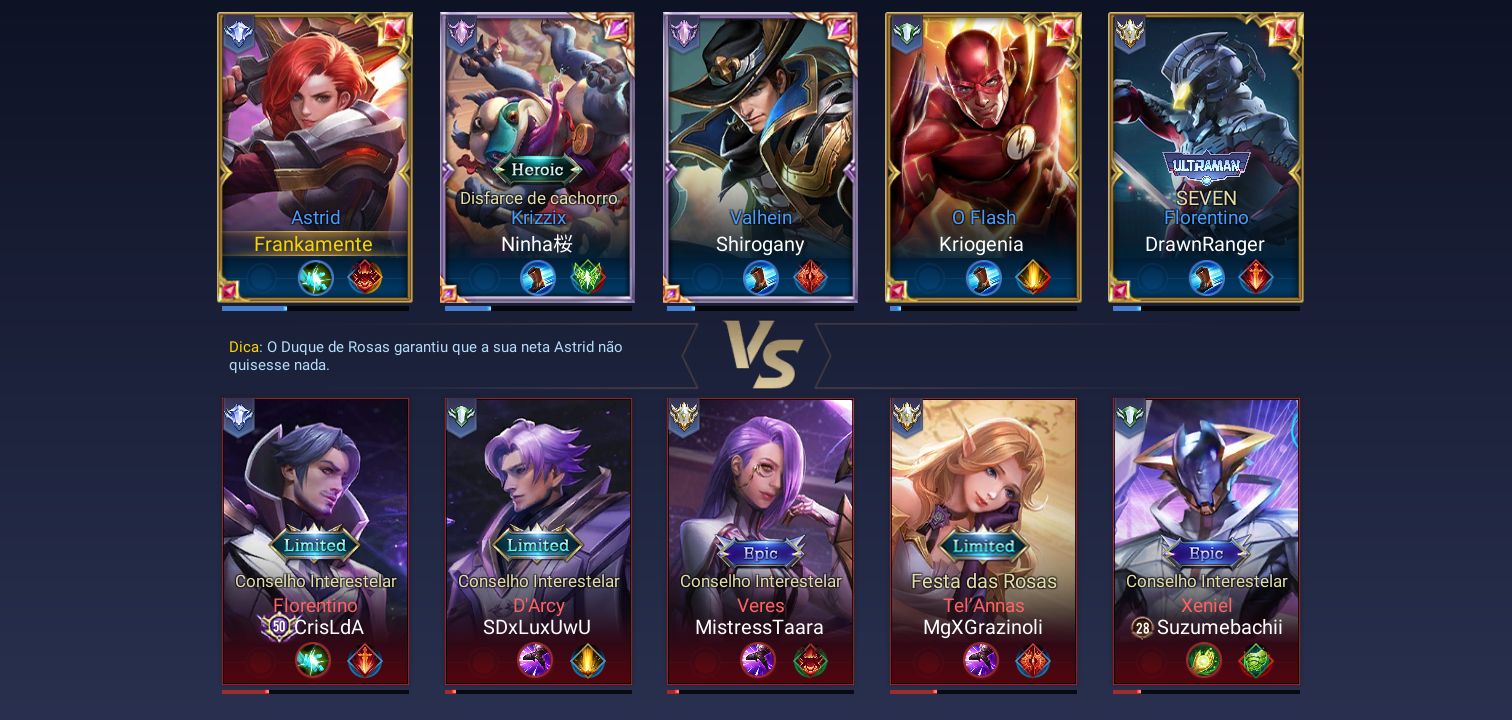
Task: Click the Ultraman logo on SEVEN's card
Action: click(x=1206, y=163)
